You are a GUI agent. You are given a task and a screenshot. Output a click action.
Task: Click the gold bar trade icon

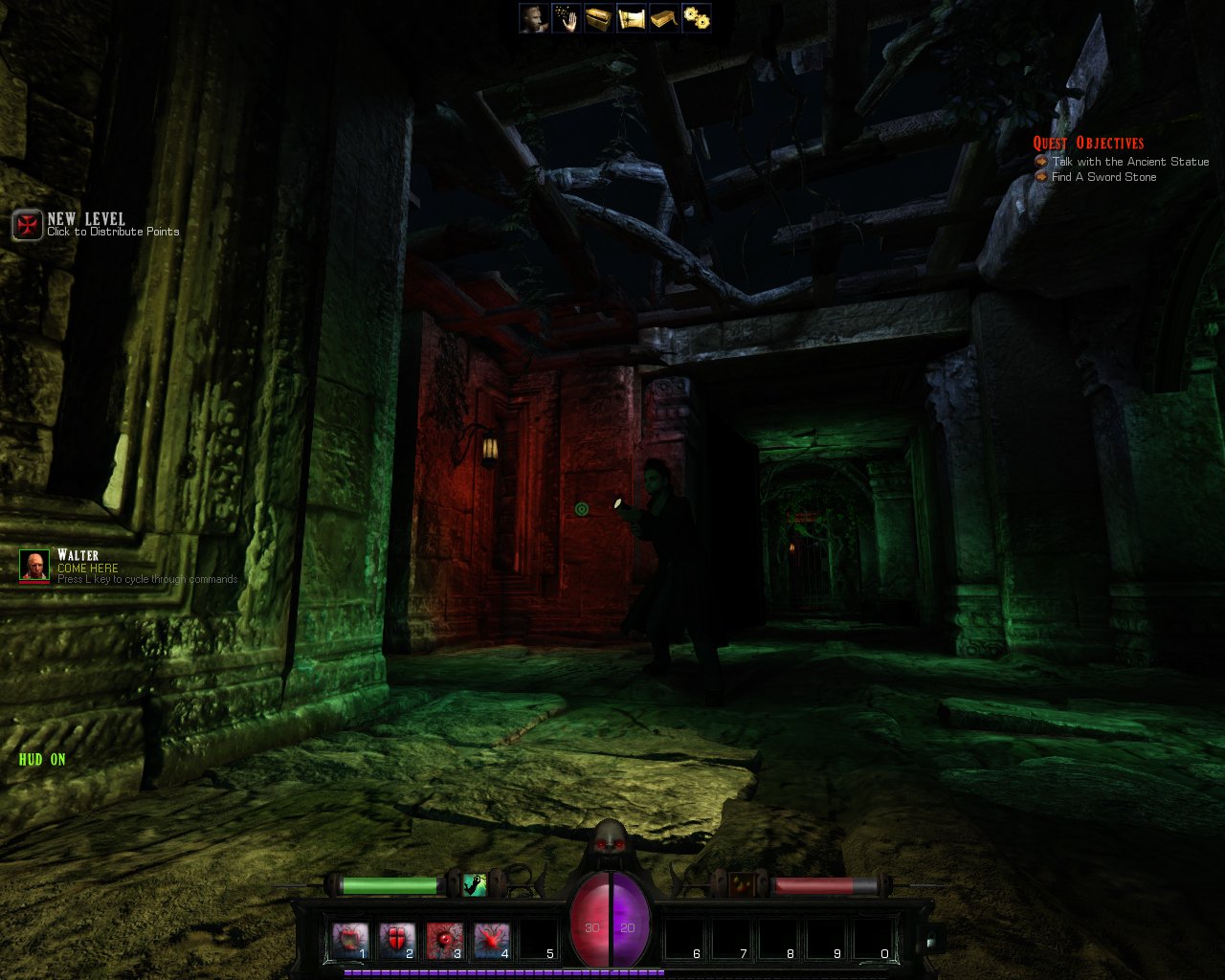[662, 19]
